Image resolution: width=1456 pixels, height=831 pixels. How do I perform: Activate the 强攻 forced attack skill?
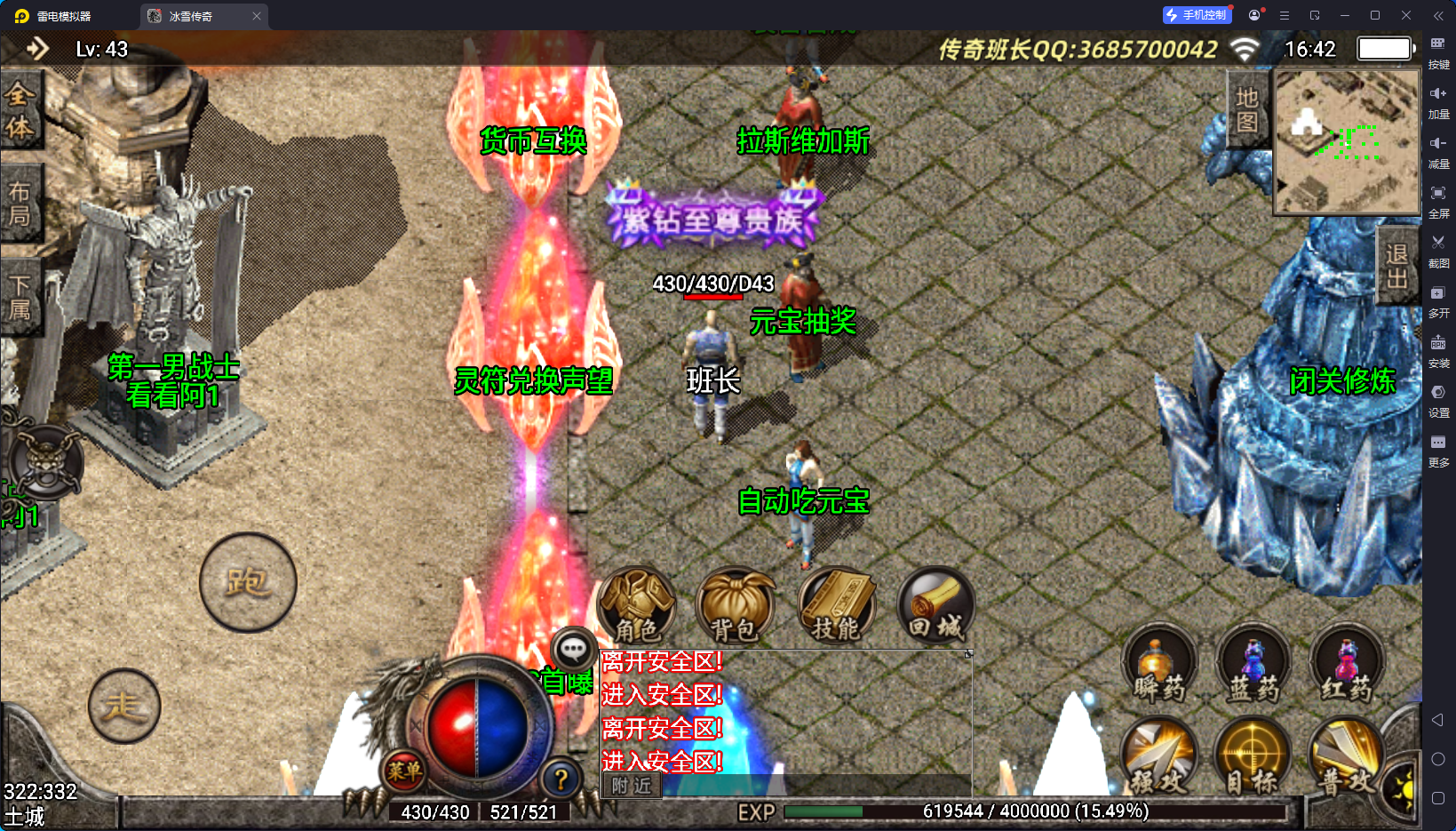coord(1159,757)
